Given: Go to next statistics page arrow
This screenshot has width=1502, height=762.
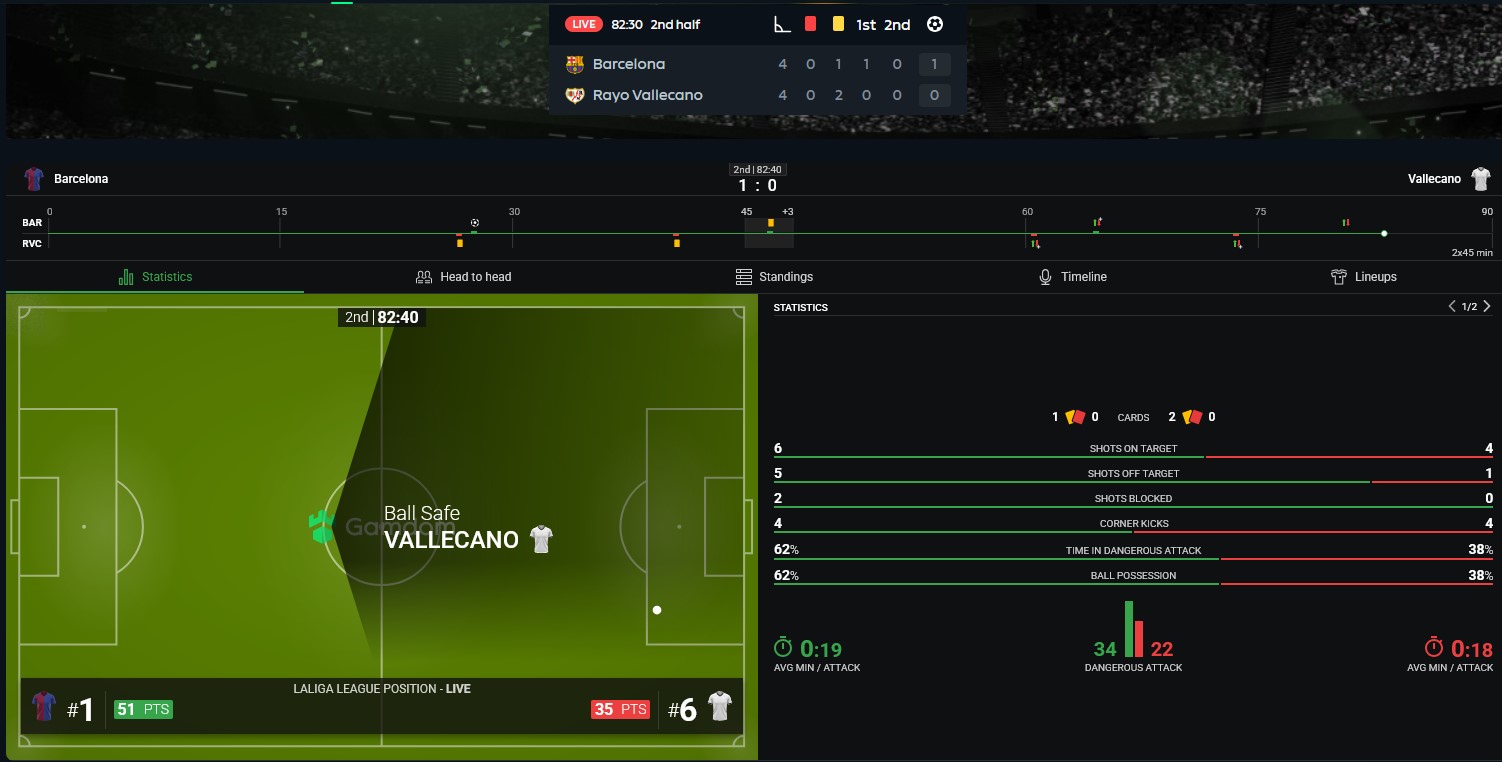Looking at the screenshot, I should pos(1487,307).
